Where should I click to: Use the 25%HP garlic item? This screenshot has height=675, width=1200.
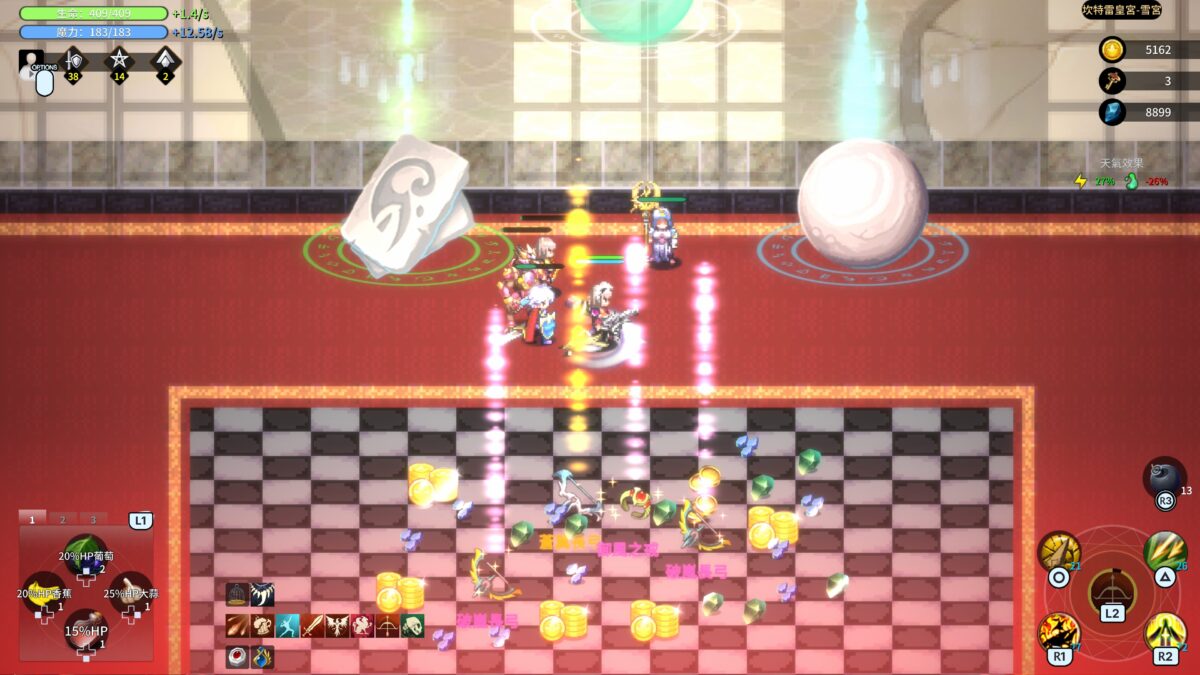coord(129,591)
